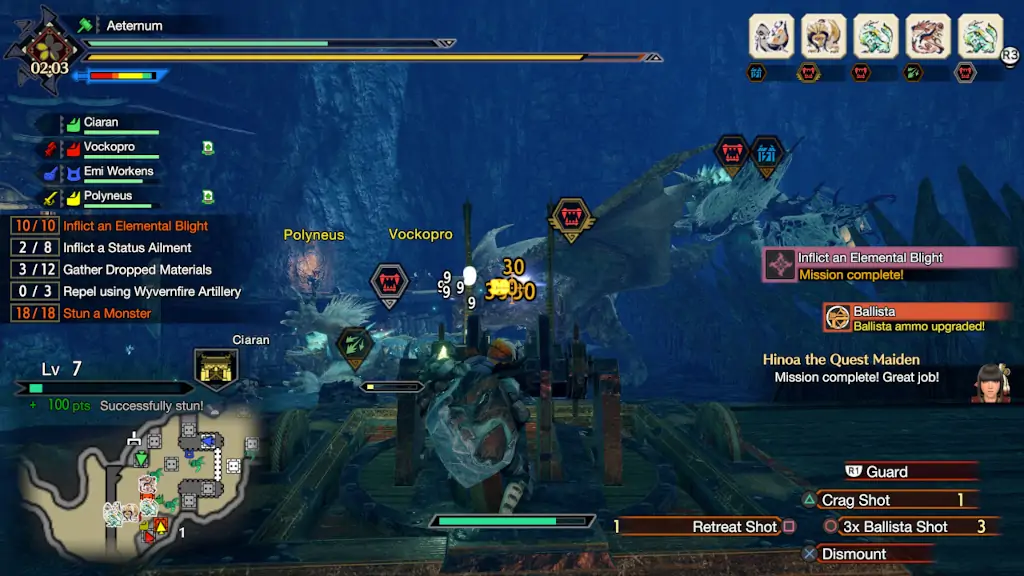The width and height of the screenshot is (1024, 576).
Task: Click the Guard action label
Action: [887, 472]
